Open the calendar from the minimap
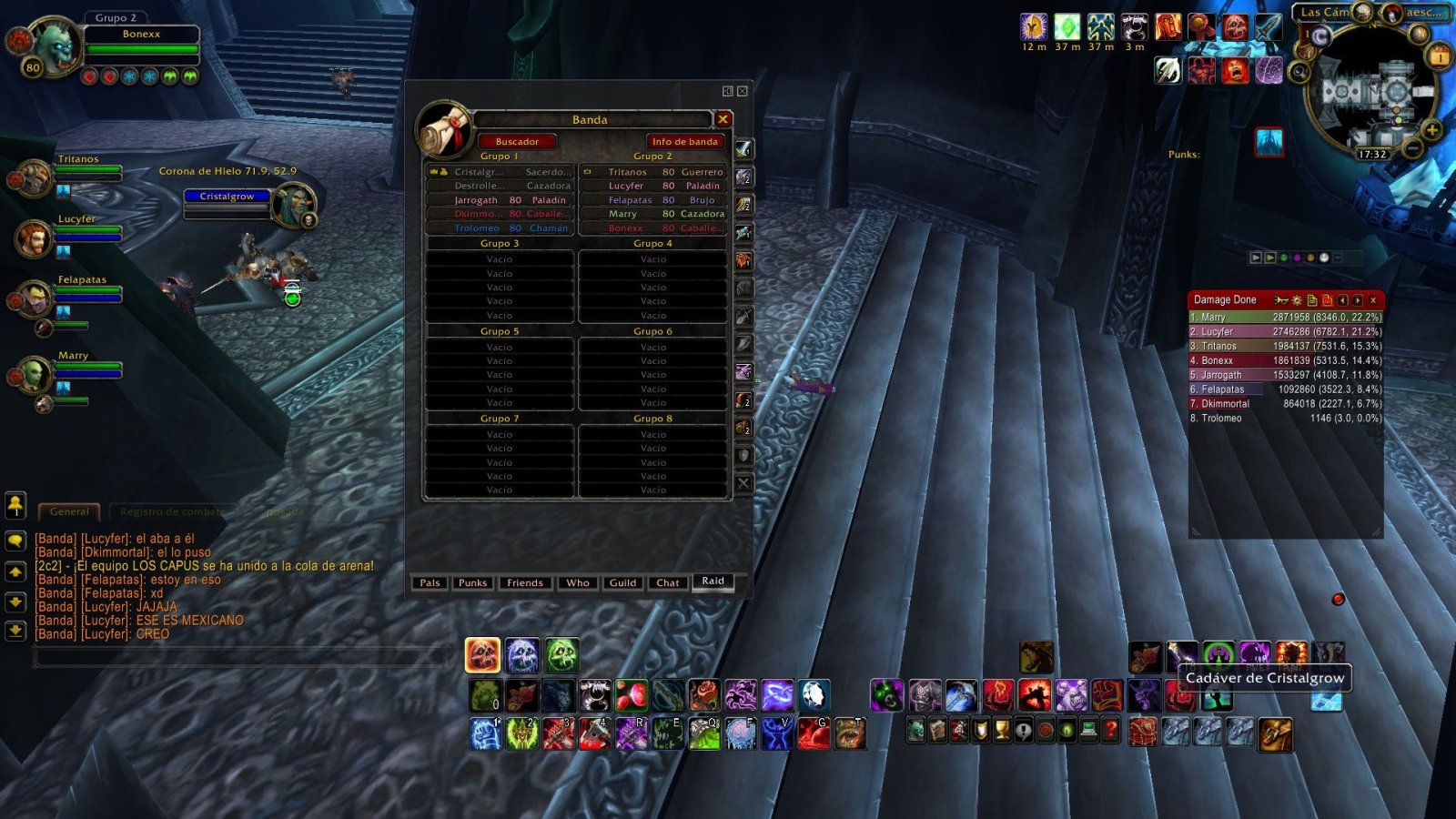The width and height of the screenshot is (1456, 819). point(1439,56)
